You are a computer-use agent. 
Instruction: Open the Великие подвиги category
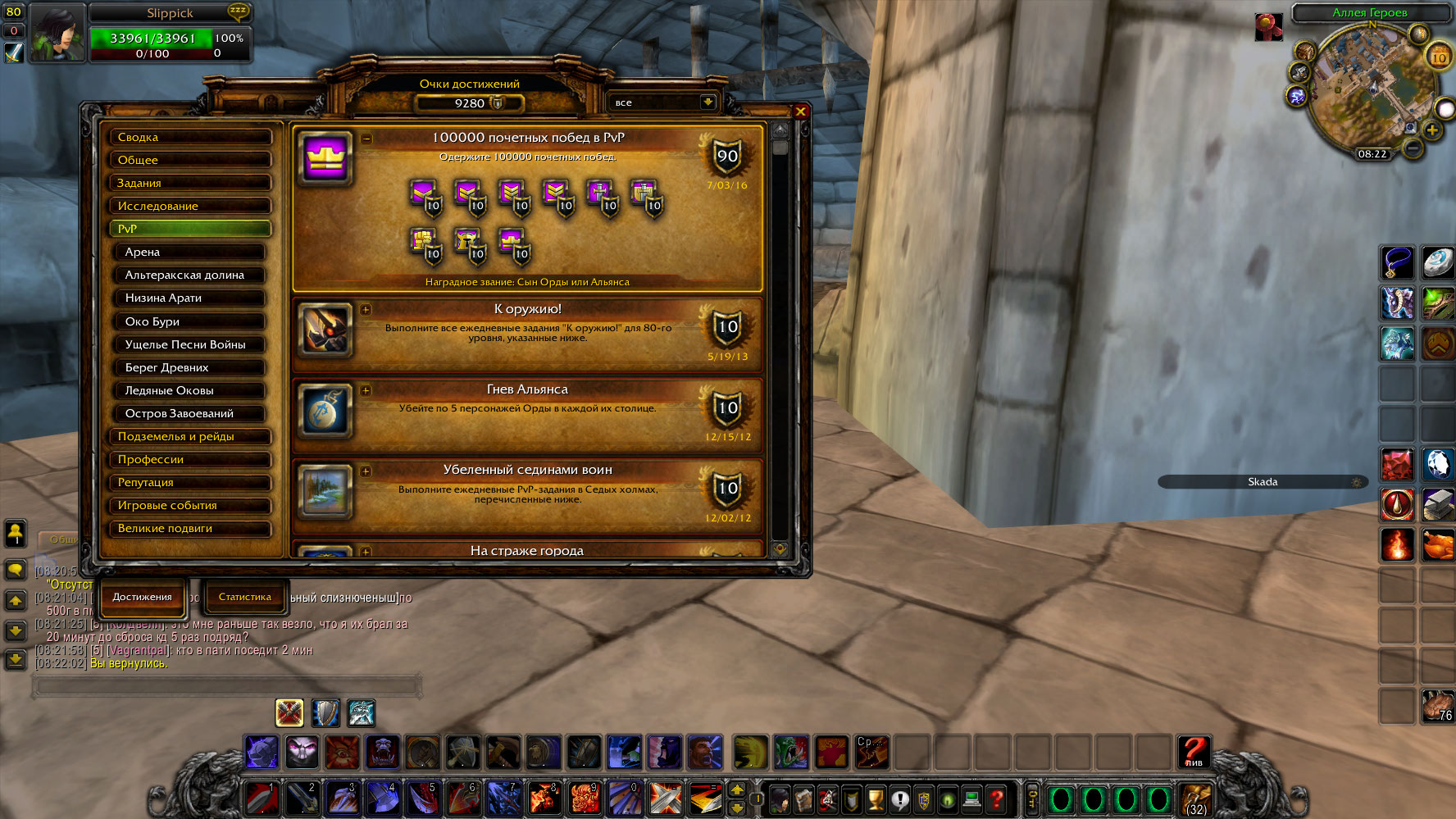click(x=190, y=528)
